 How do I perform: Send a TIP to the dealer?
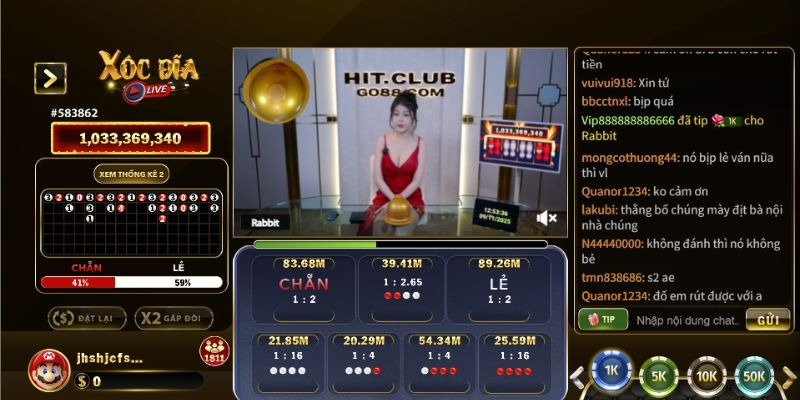tap(603, 319)
